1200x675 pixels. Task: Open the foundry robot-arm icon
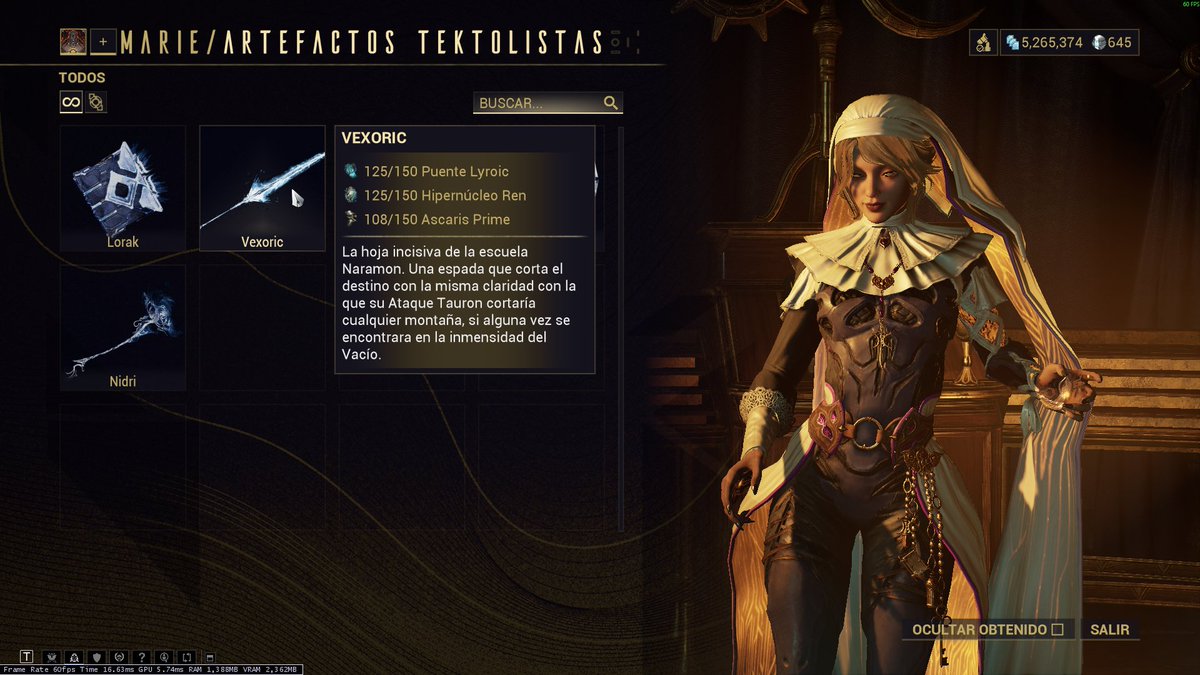pyautogui.click(x=983, y=42)
